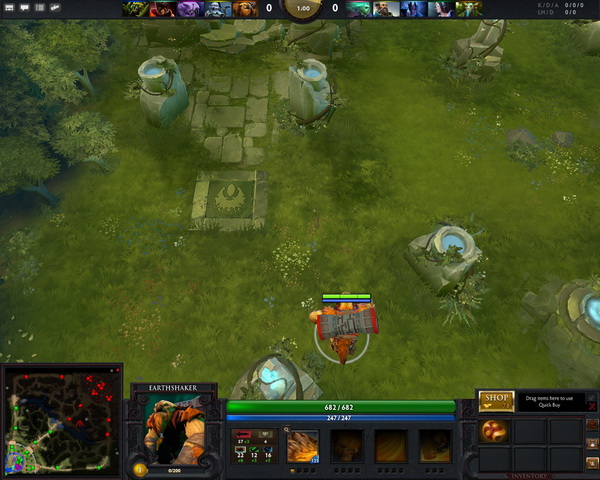Click the magnifier icon above Fissure
Image resolution: width=600 pixels, height=480 pixels.
tap(287, 428)
